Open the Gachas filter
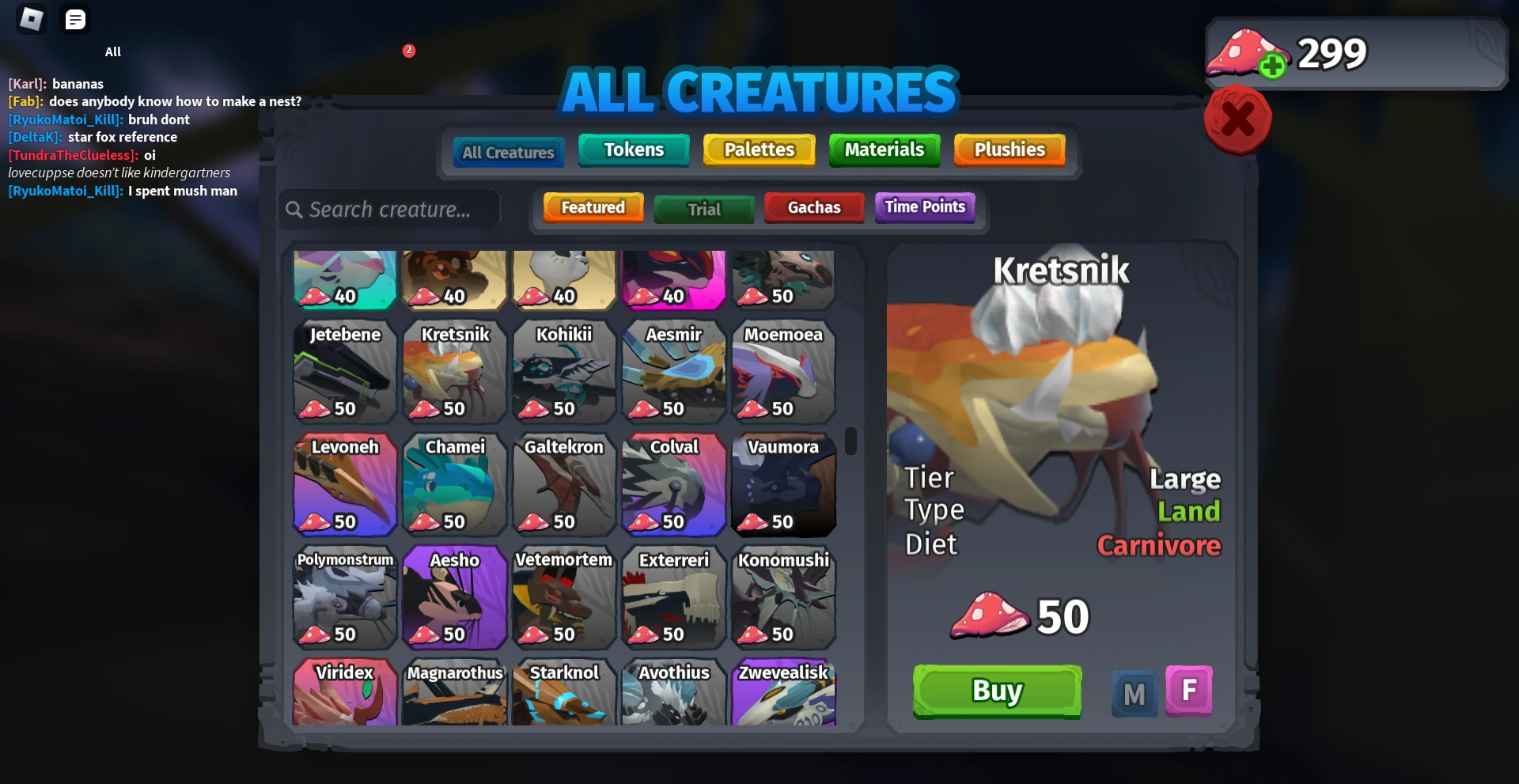The width and height of the screenshot is (1519, 784). click(x=814, y=207)
